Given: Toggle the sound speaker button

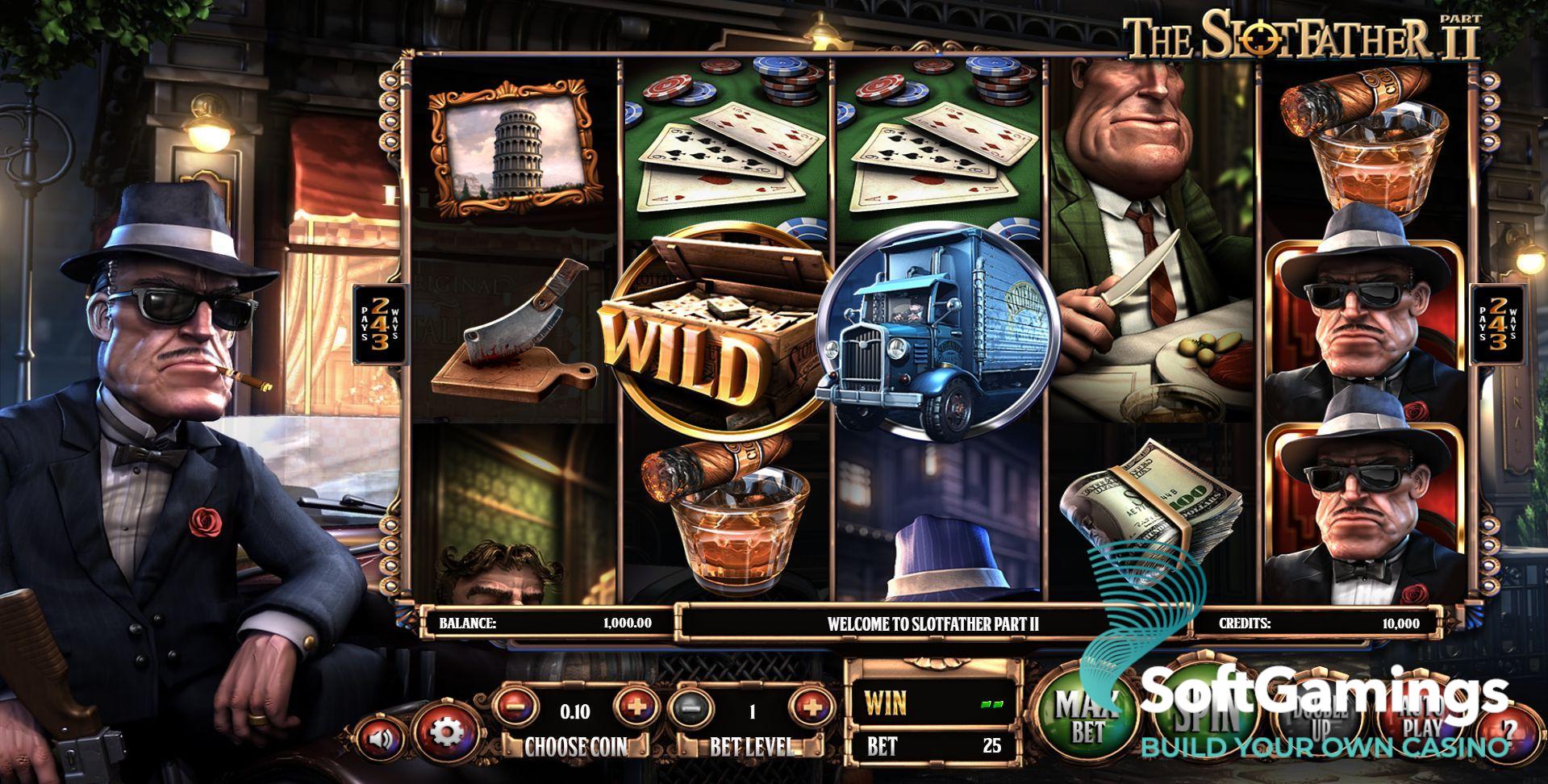Looking at the screenshot, I should tap(379, 736).
